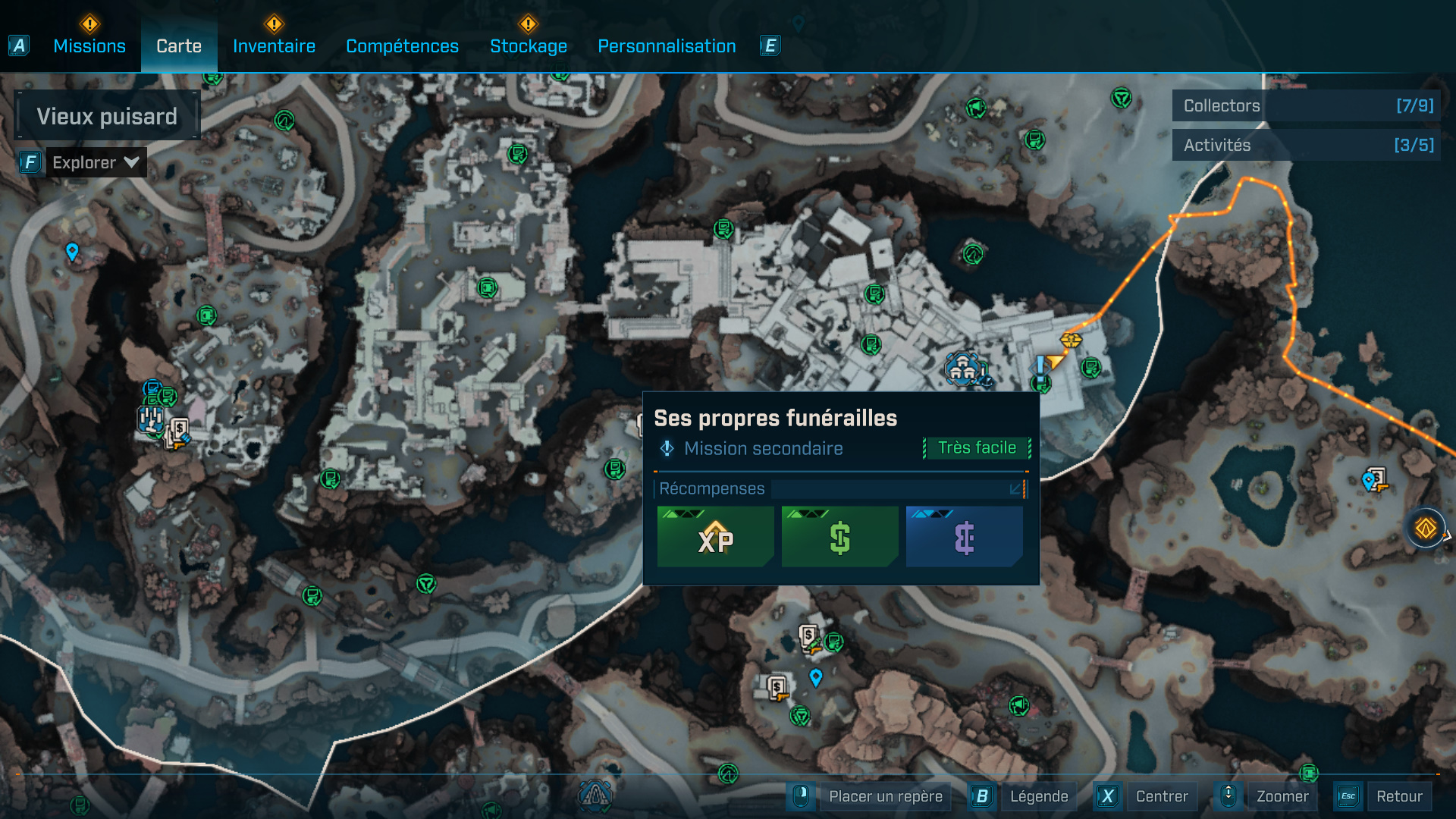Screen dimensions: 1456x819
Task: Click the Très facile difficulty badge
Action: pyautogui.click(x=977, y=447)
